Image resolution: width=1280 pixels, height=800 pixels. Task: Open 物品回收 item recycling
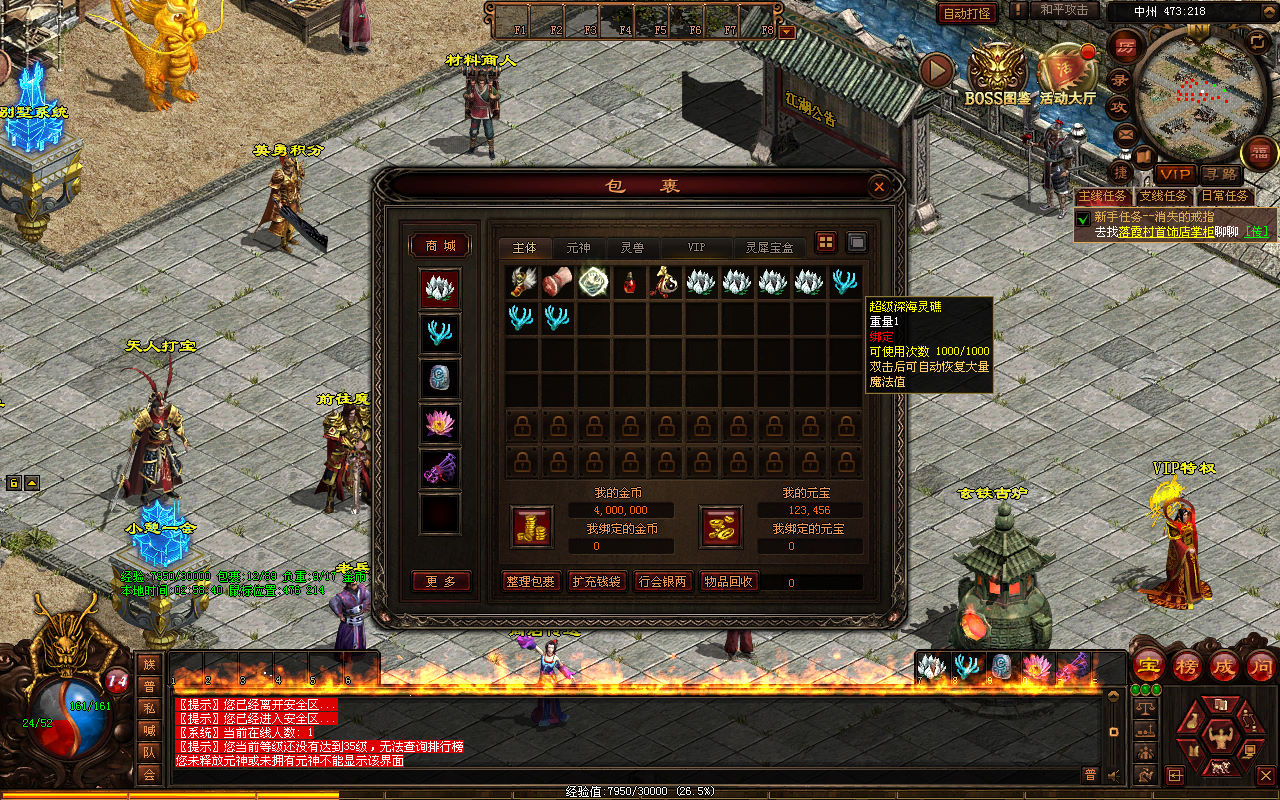point(728,581)
